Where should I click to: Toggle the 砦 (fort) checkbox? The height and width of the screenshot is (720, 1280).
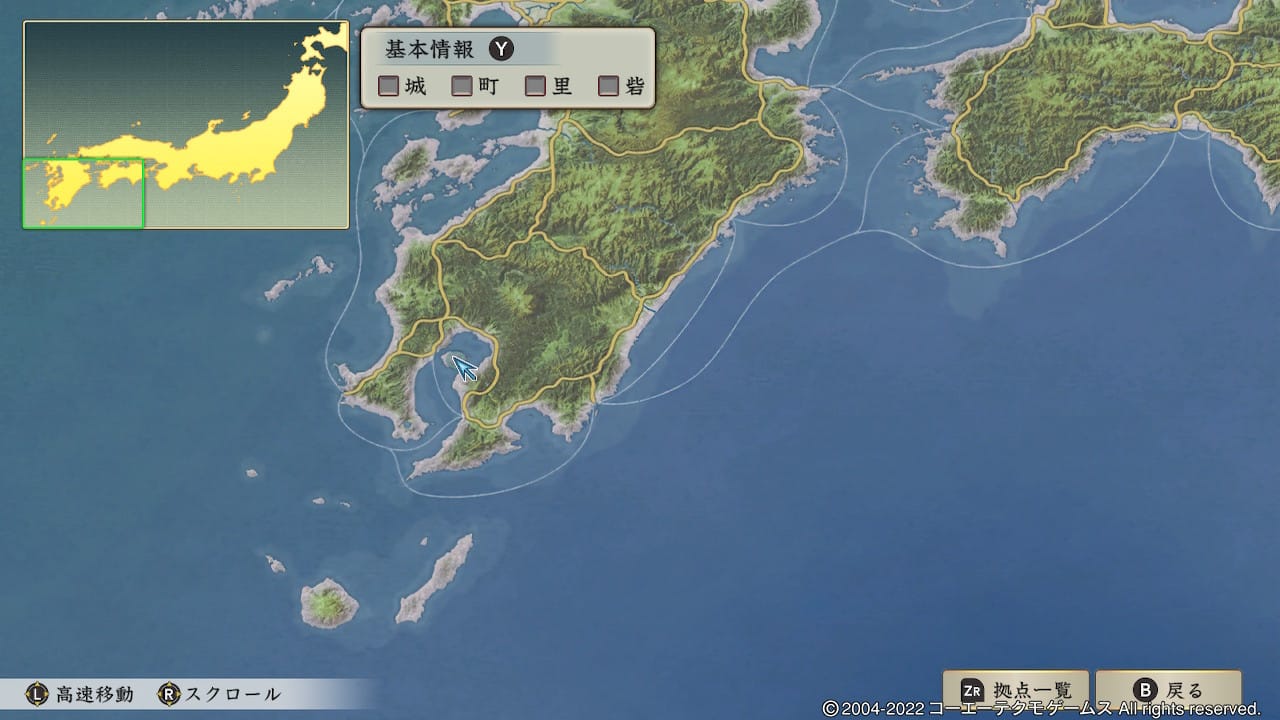point(607,86)
